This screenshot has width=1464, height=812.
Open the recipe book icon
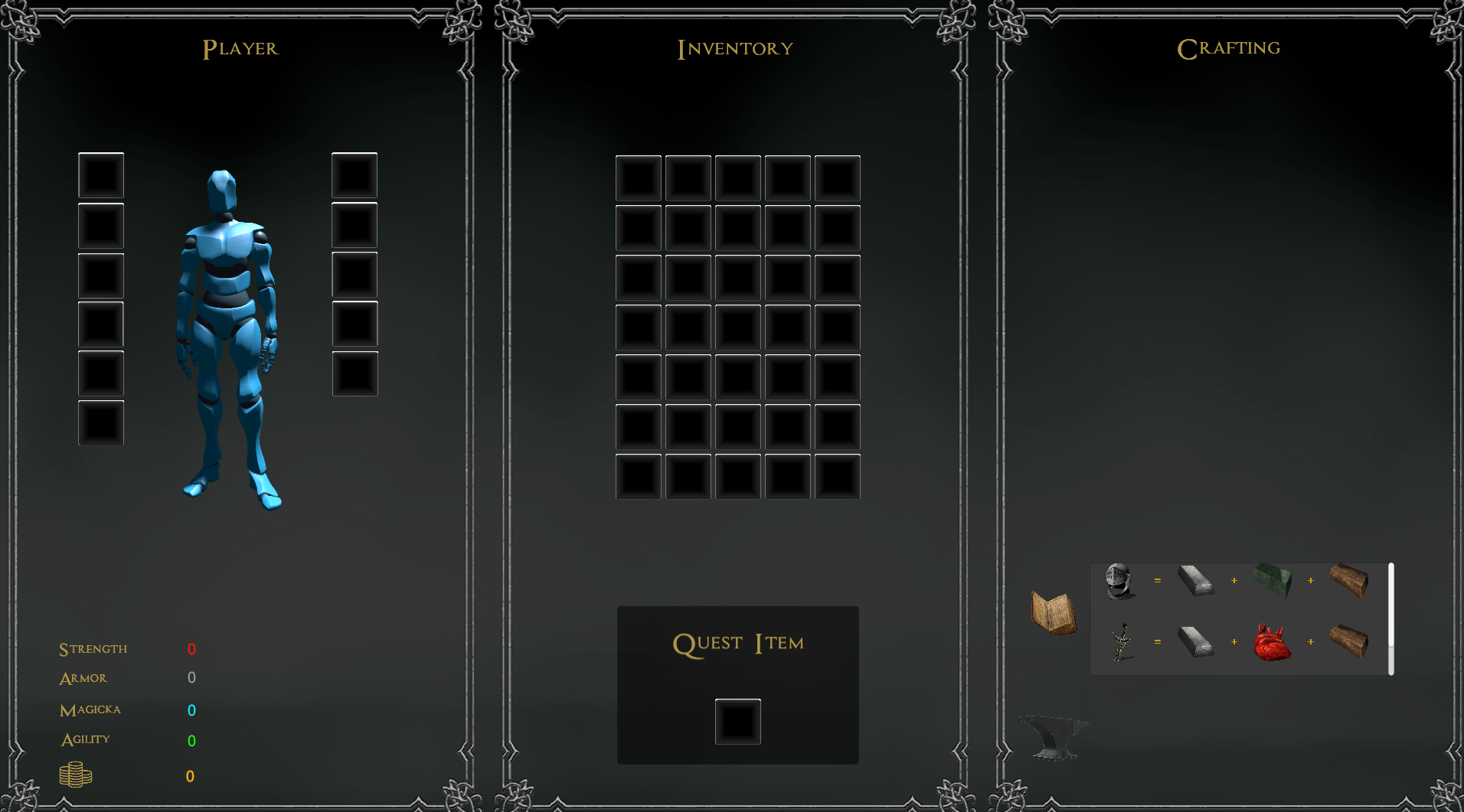tap(1054, 612)
